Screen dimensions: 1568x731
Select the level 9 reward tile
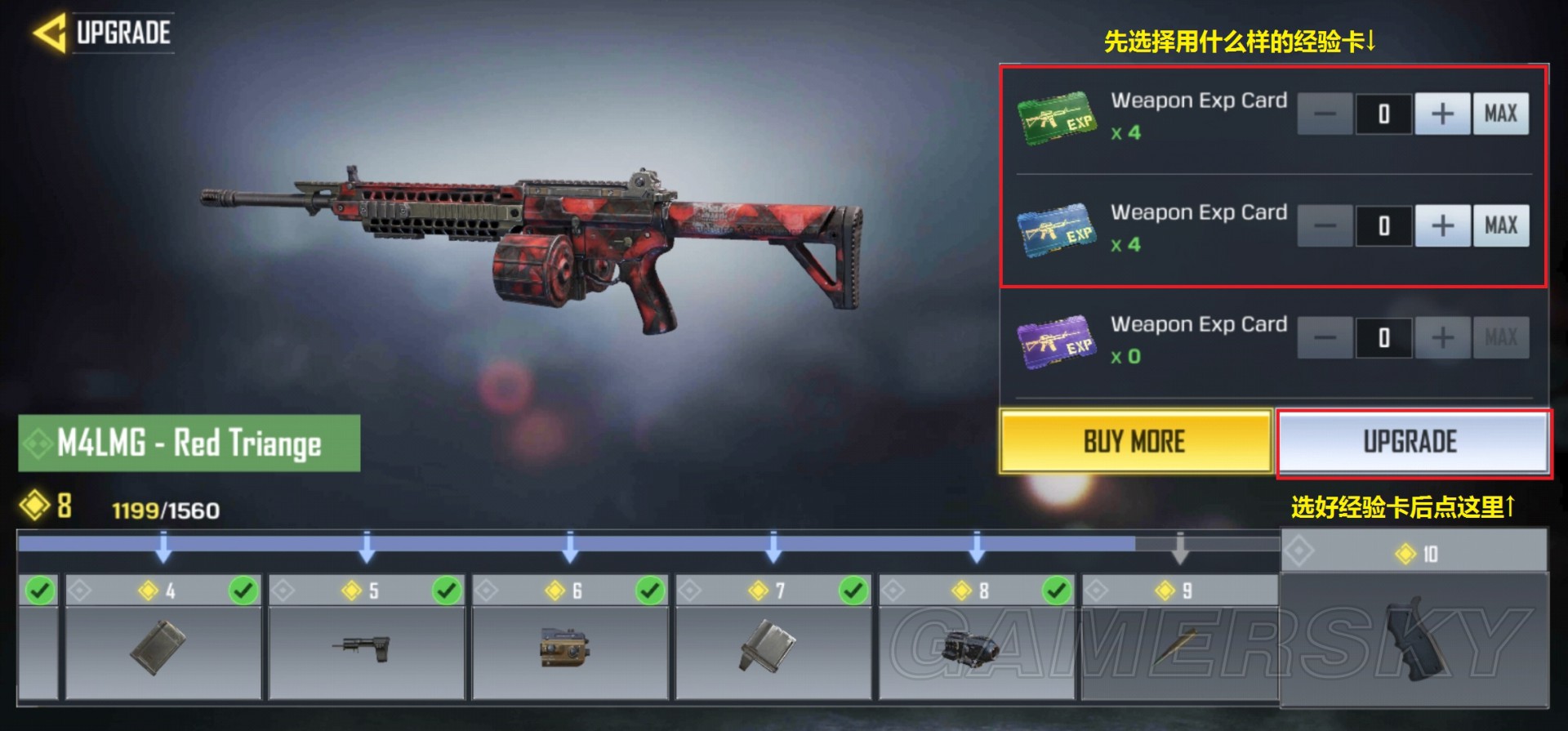point(1179,647)
